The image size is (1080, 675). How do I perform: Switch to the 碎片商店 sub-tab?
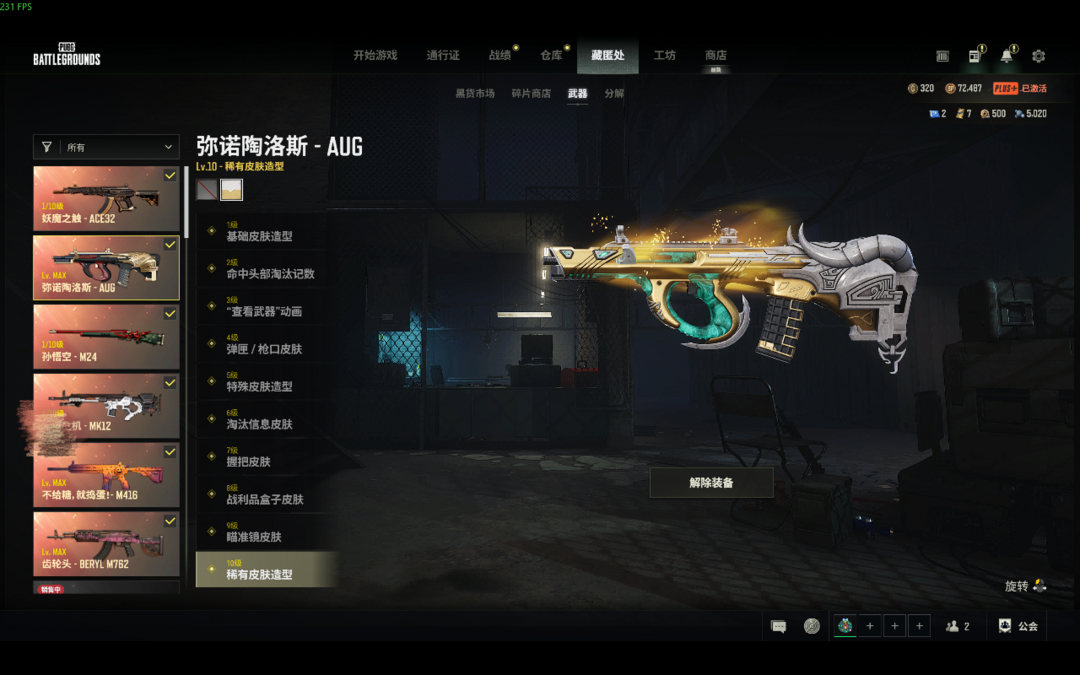pyautogui.click(x=531, y=94)
